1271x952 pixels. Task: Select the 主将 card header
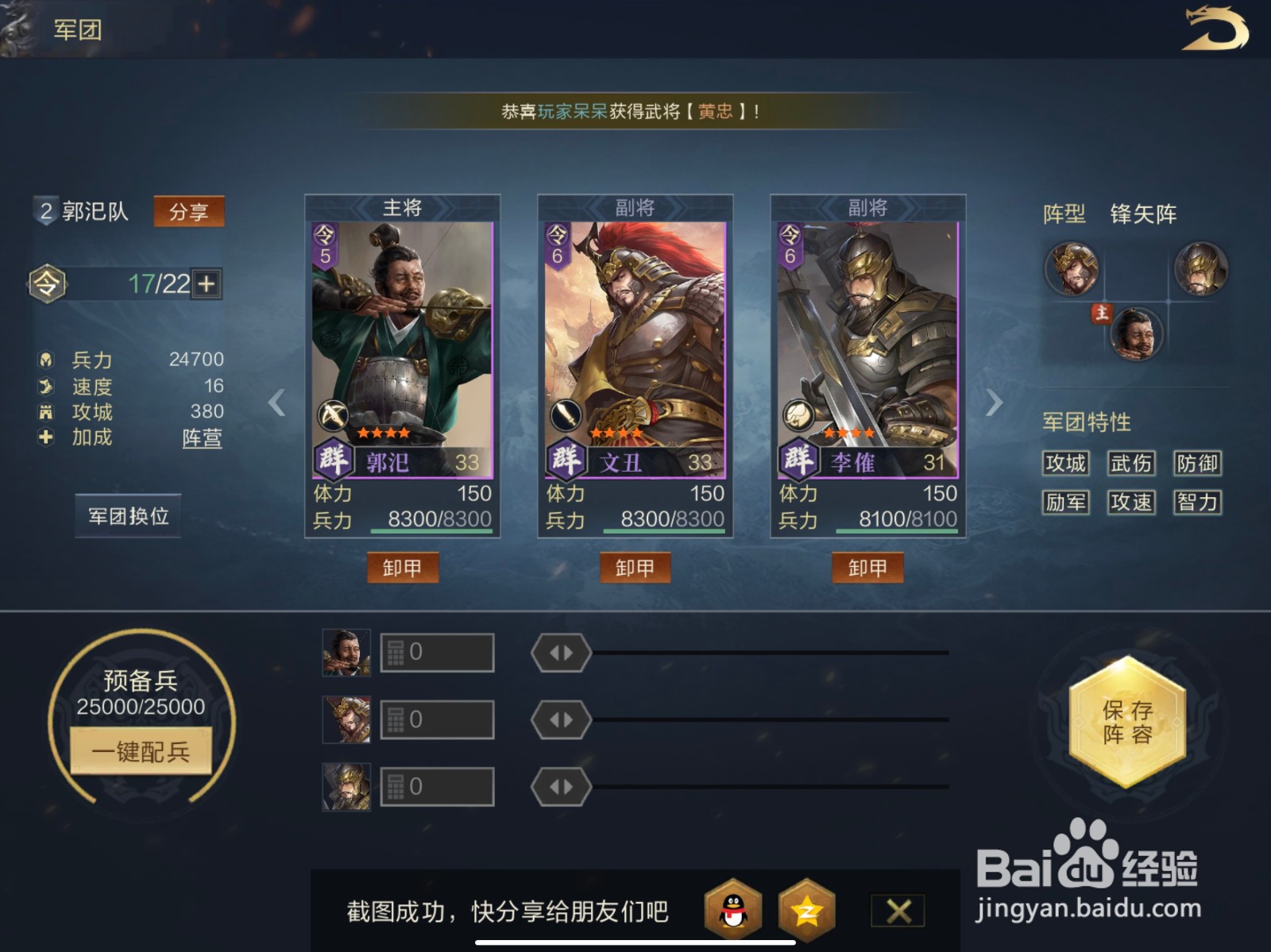(403, 206)
